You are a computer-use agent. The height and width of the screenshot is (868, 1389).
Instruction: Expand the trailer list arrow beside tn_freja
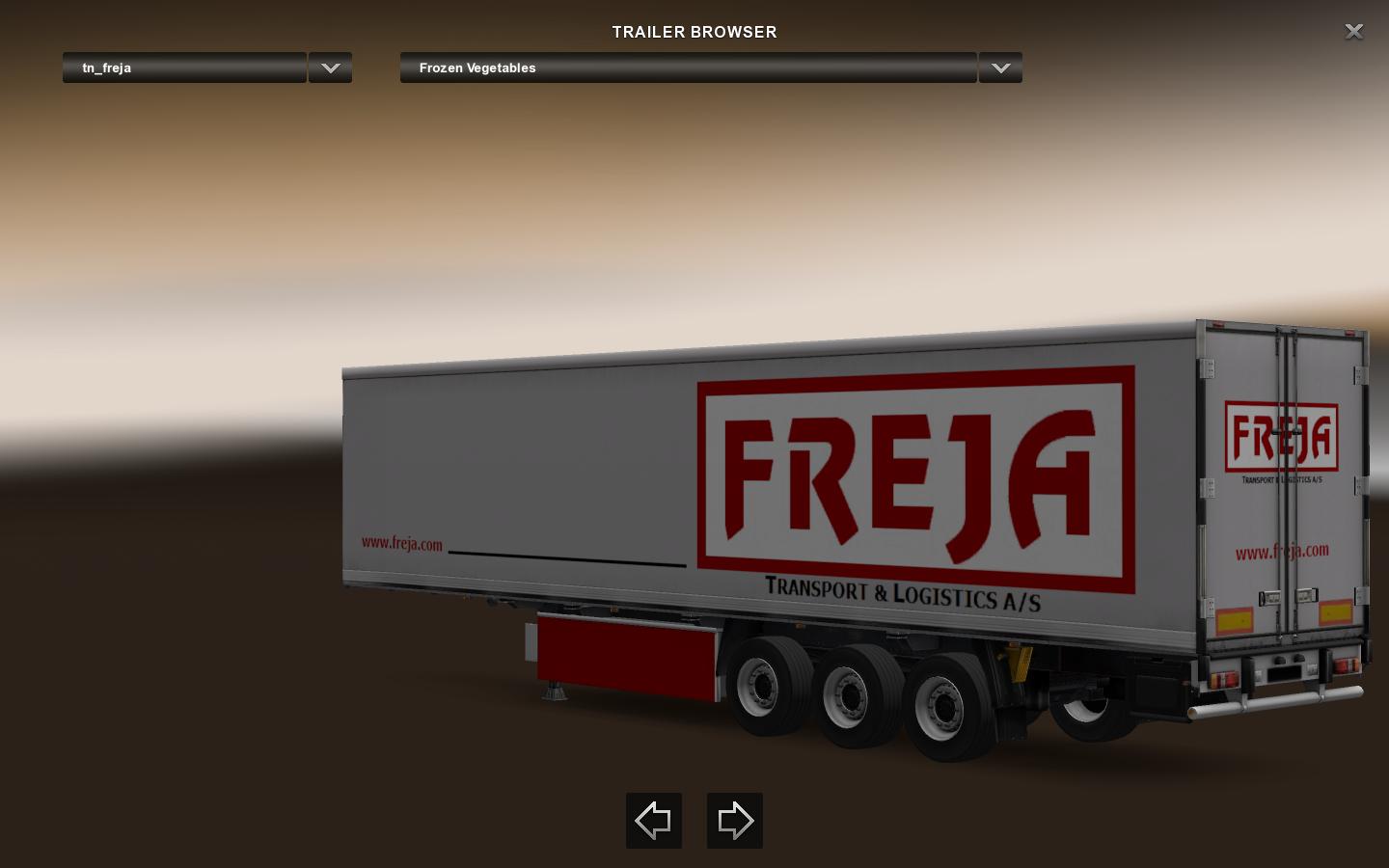[x=330, y=68]
